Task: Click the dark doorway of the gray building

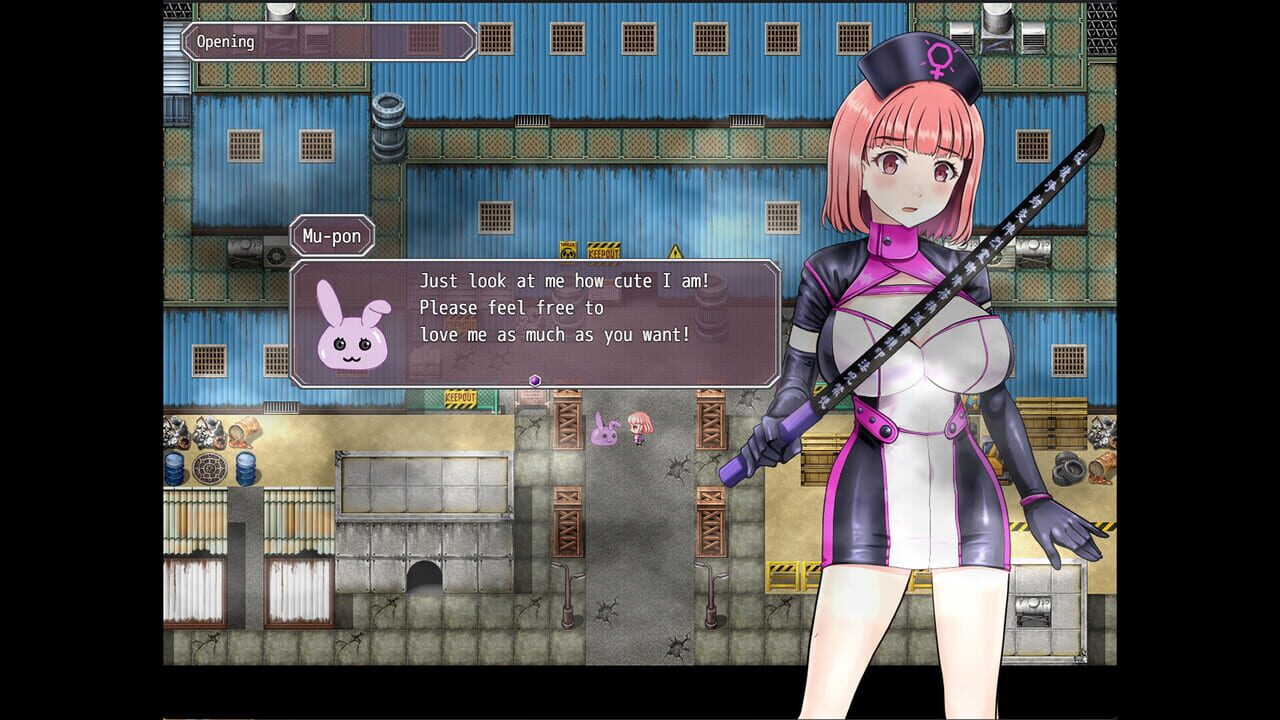Action: point(425,577)
